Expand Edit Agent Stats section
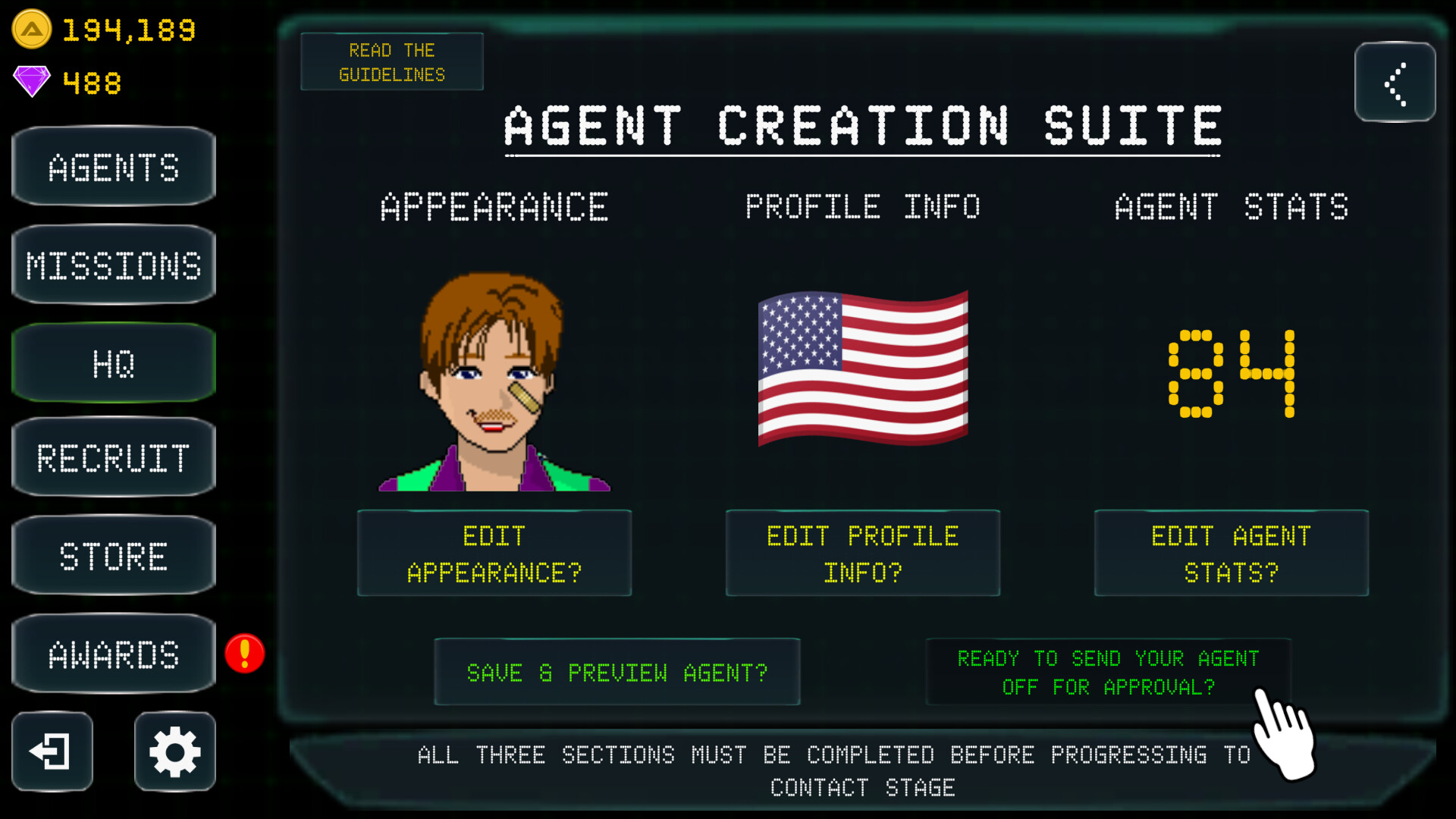The height and width of the screenshot is (819, 1456). point(1230,553)
